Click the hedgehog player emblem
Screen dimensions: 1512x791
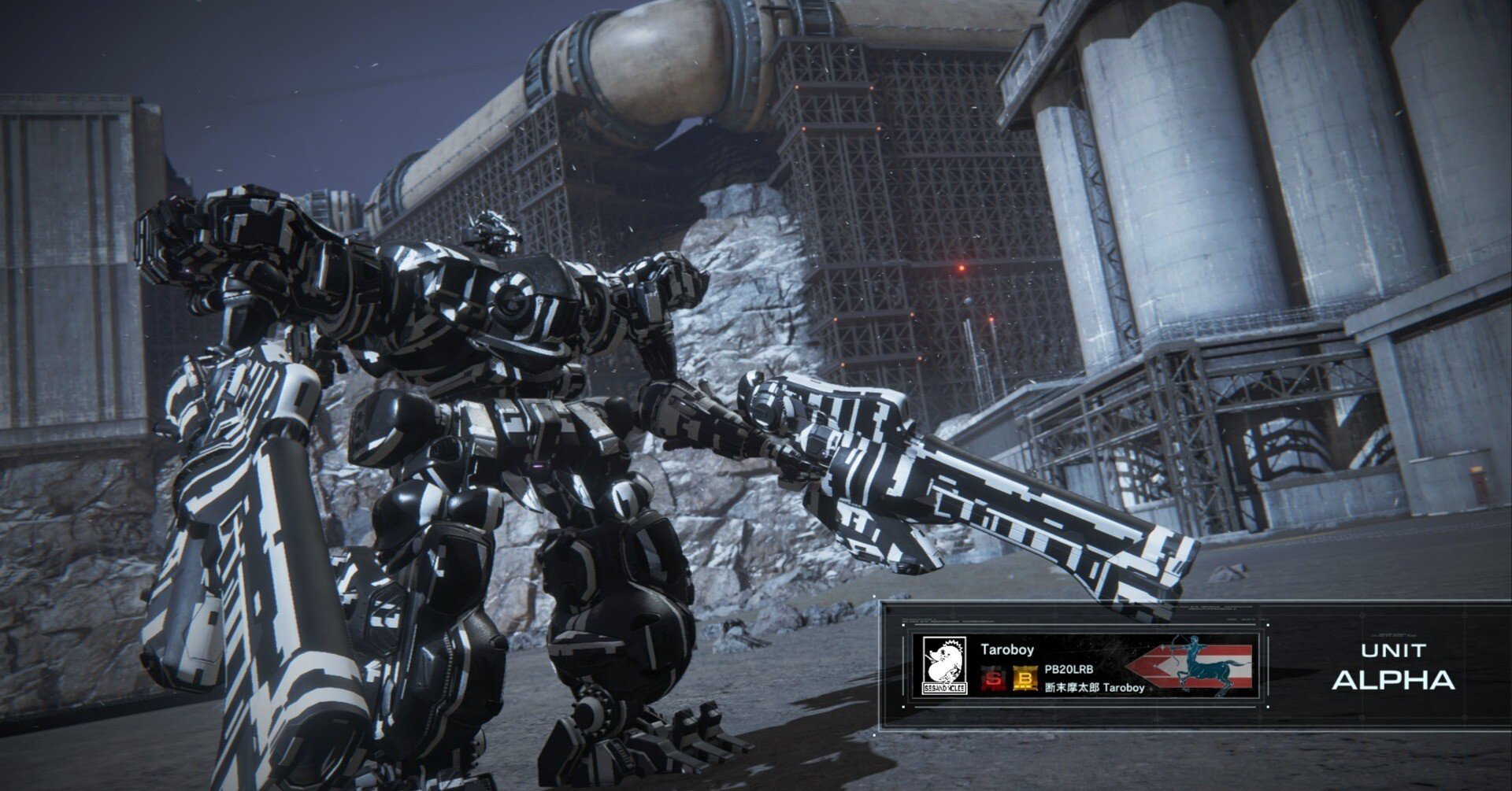pos(944,666)
